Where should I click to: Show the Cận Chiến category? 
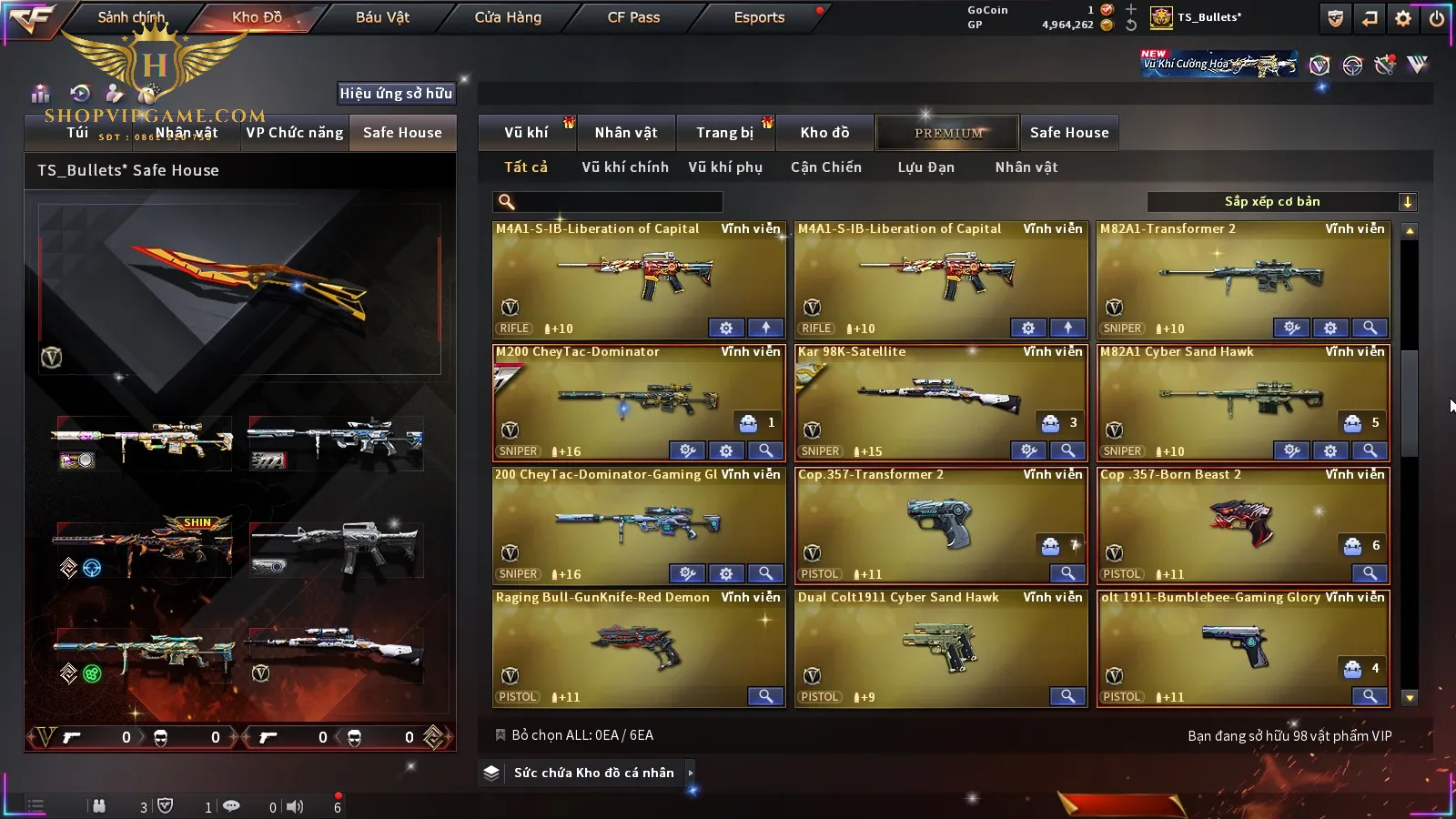tap(825, 167)
